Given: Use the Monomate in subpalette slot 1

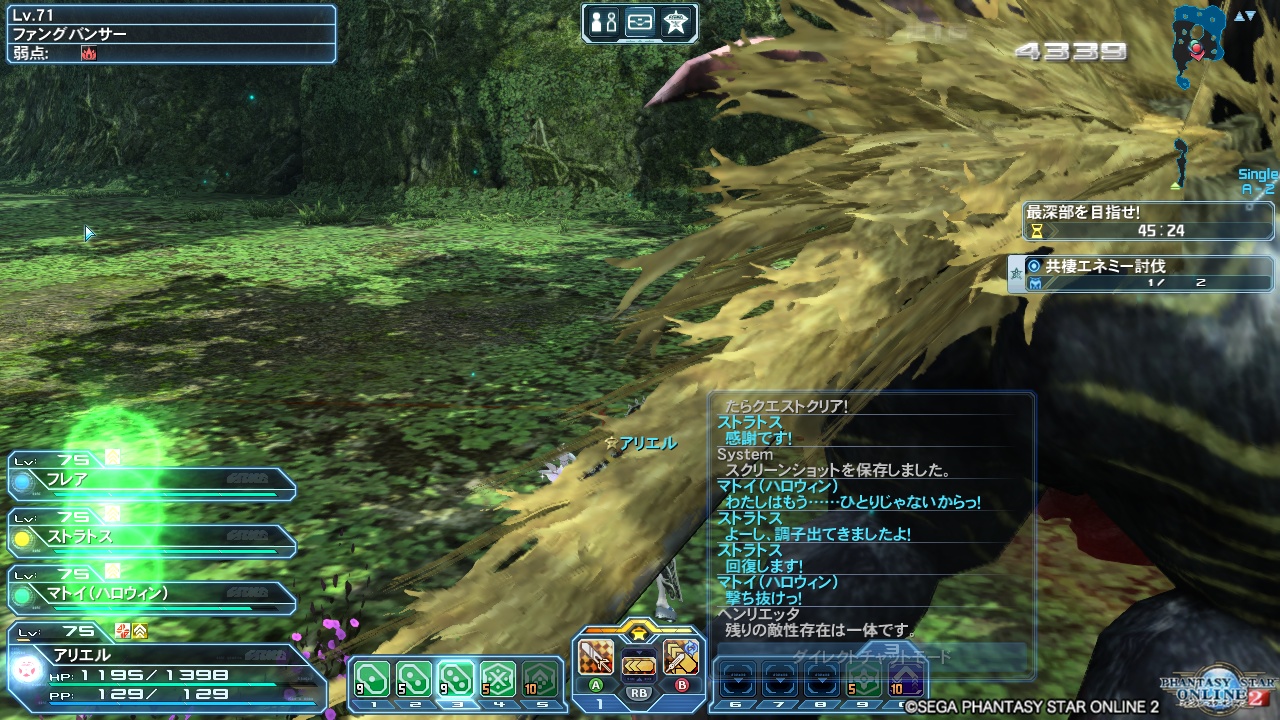Looking at the screenshot, I should pos(373,676).
